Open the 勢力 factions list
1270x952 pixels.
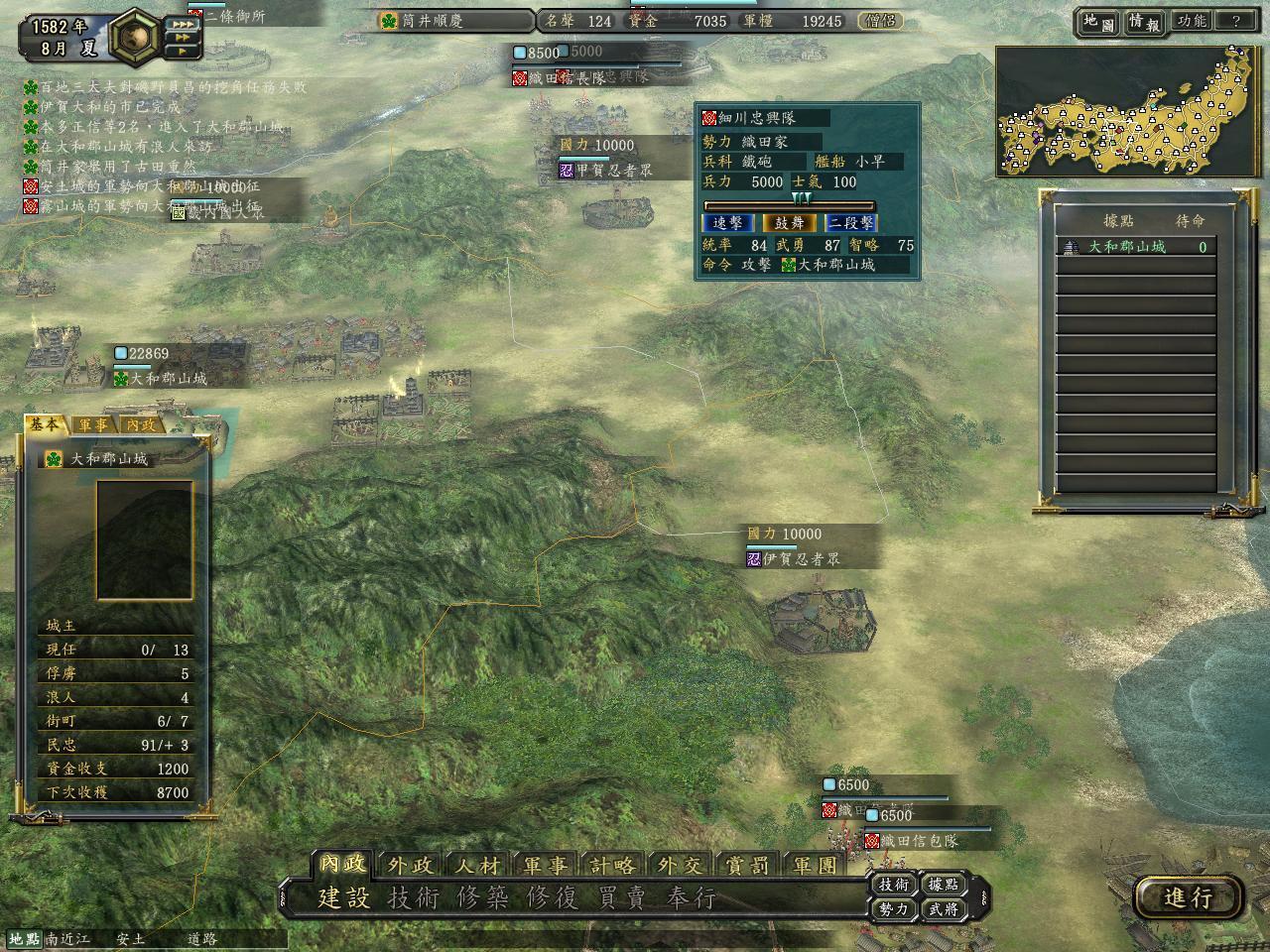[x=894, y=908]
